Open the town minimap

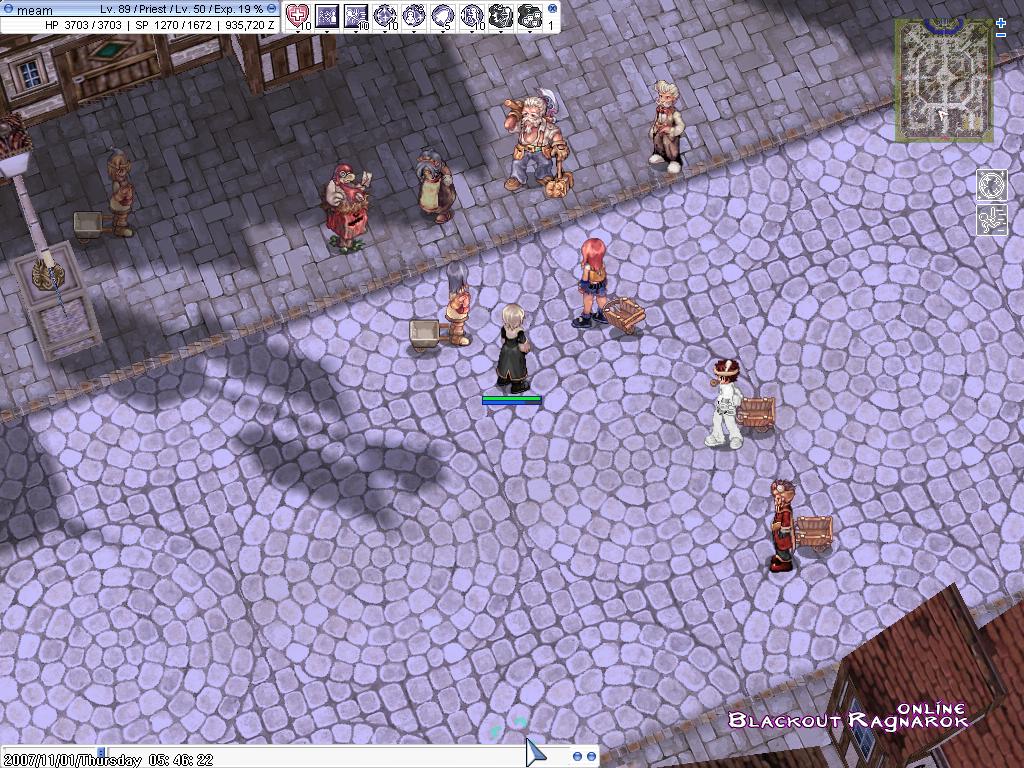click(x=945, y=81)
